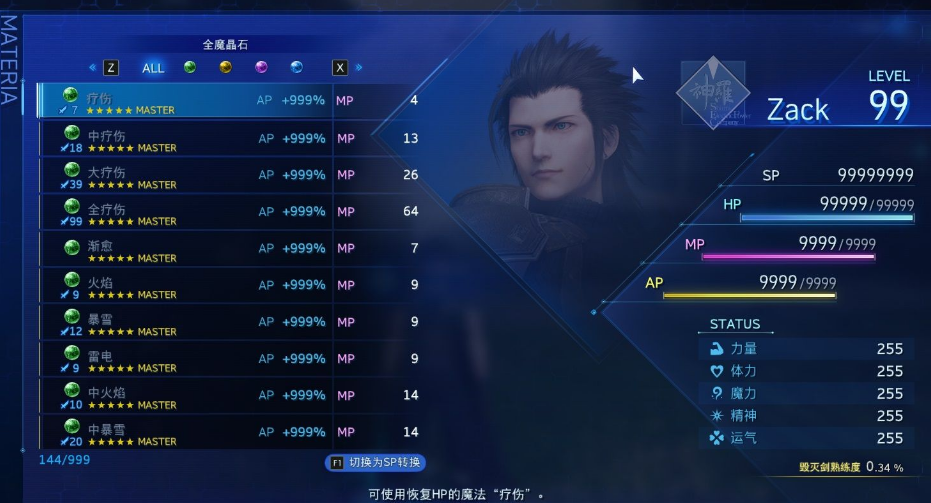Choose the 中火焰 materia entry
Image resolution: width=931 pixels, height=503 pixels.
230,396
